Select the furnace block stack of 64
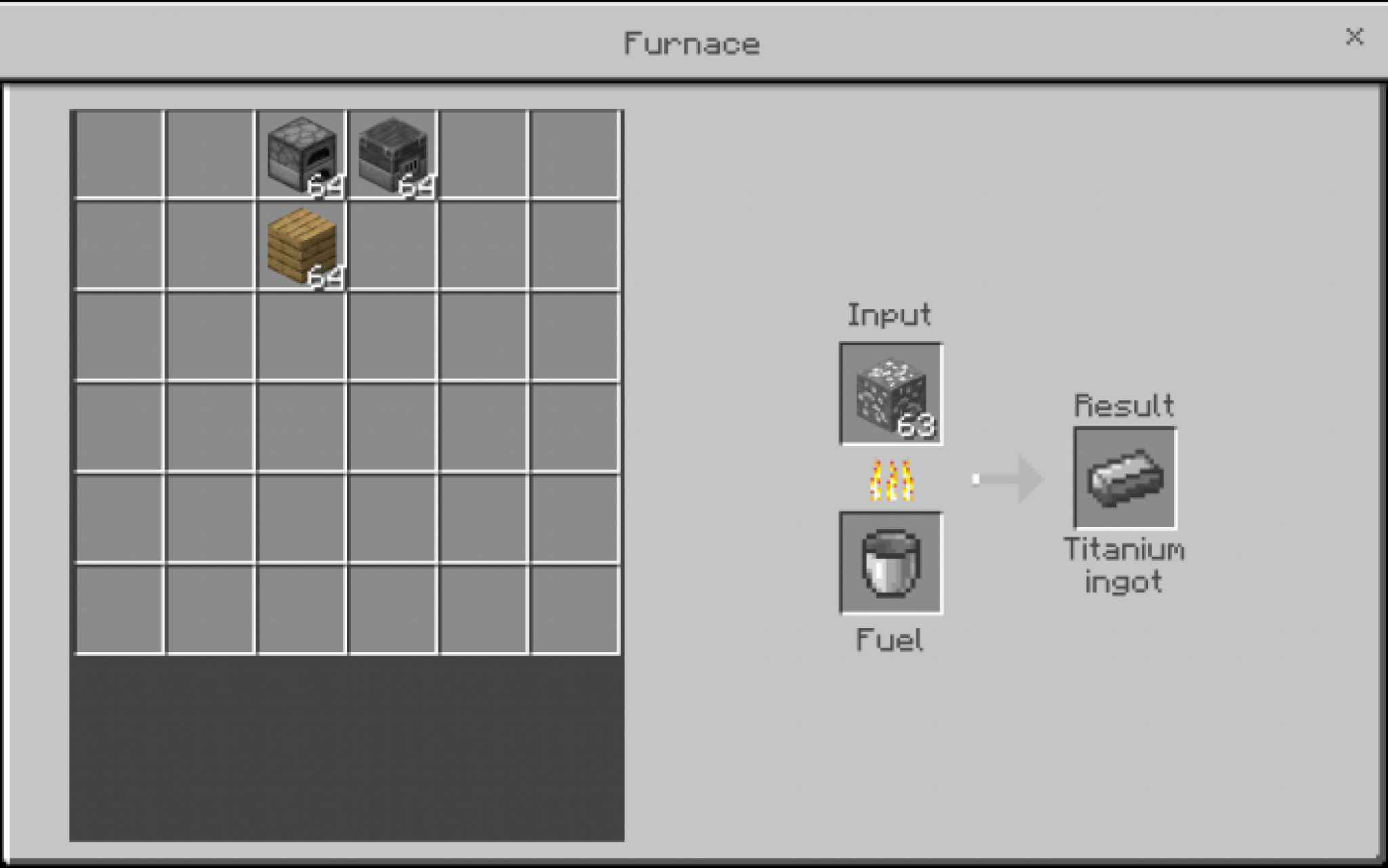1388x868 pixels. click(303, 154)
